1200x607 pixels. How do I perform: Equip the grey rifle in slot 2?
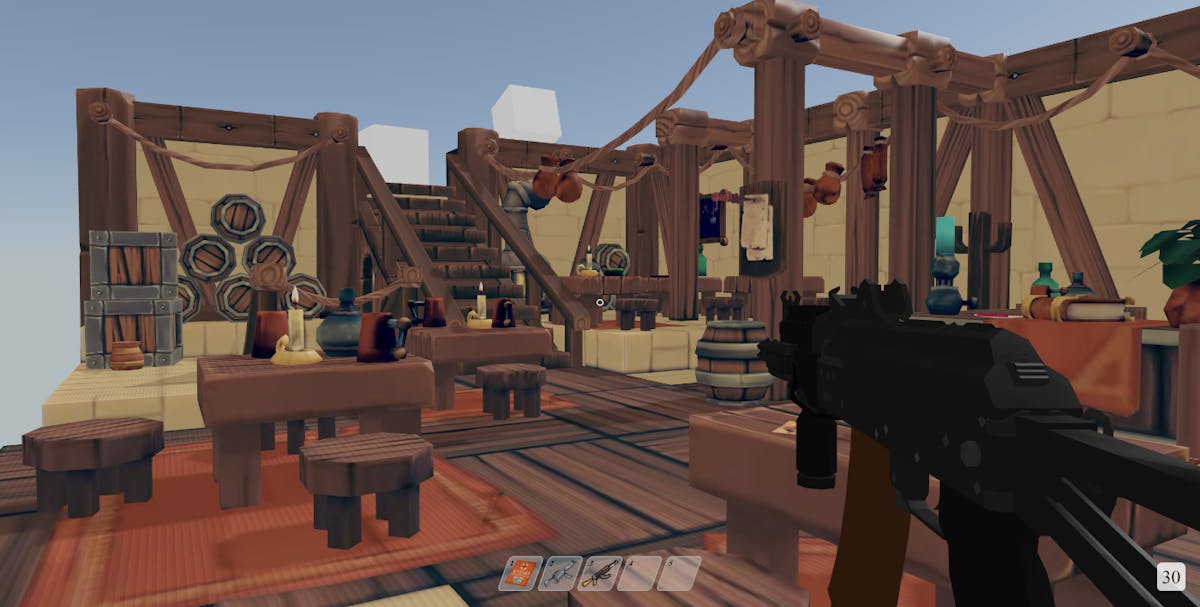559,573
